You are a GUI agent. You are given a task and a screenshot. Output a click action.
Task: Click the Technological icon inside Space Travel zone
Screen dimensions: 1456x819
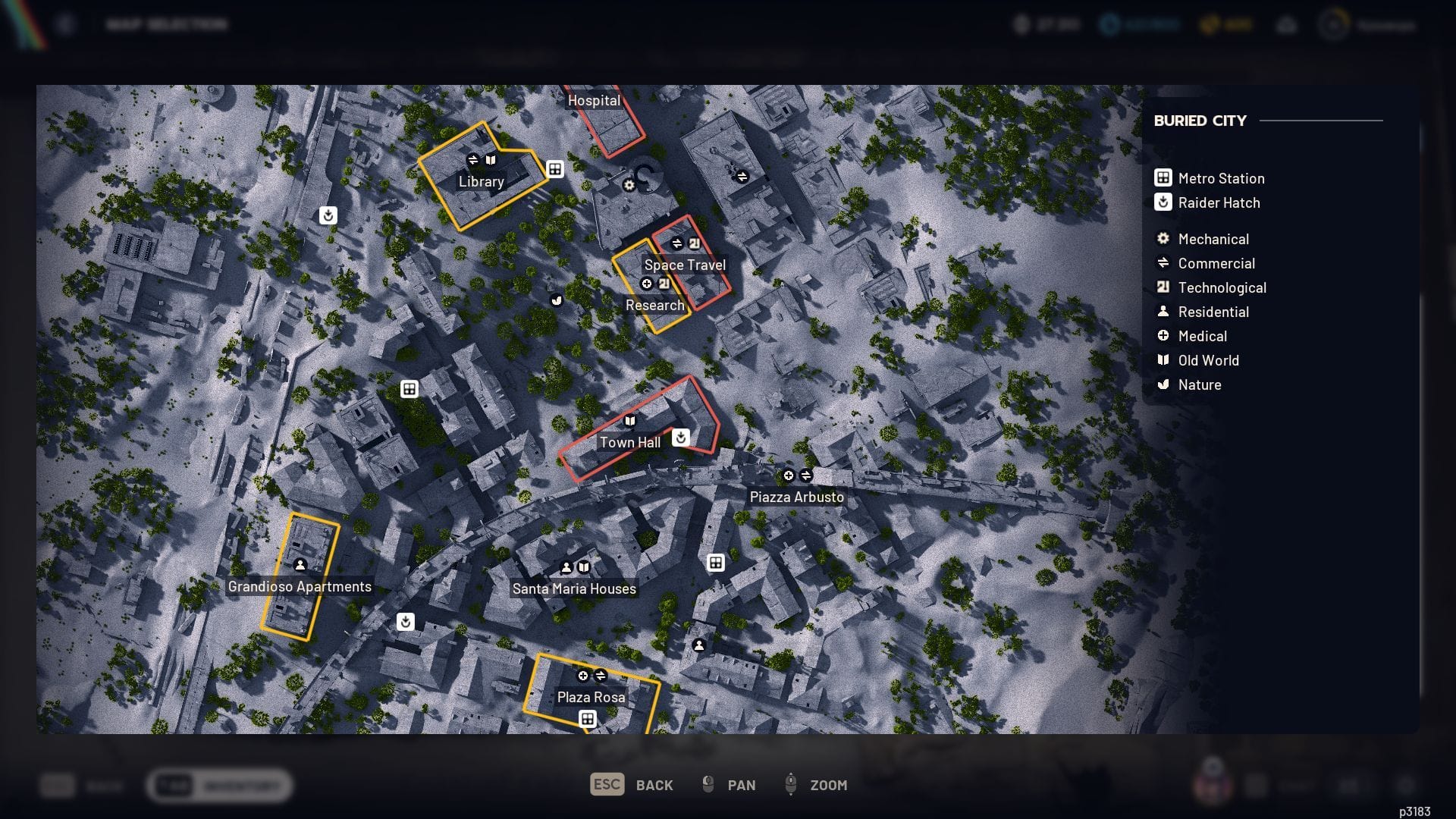[696, 244]
